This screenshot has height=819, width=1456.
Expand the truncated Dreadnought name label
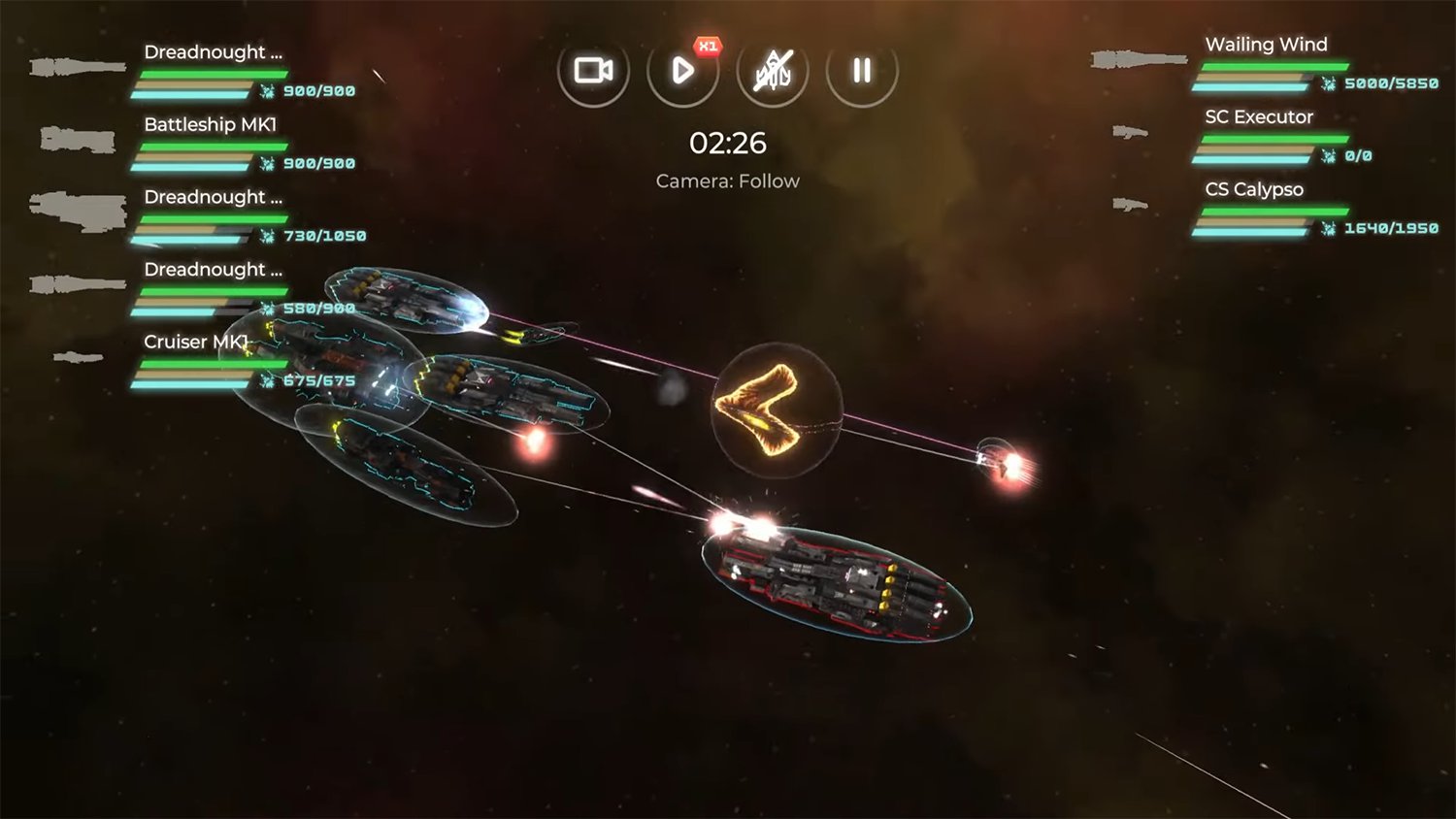[x=212, y=51]
